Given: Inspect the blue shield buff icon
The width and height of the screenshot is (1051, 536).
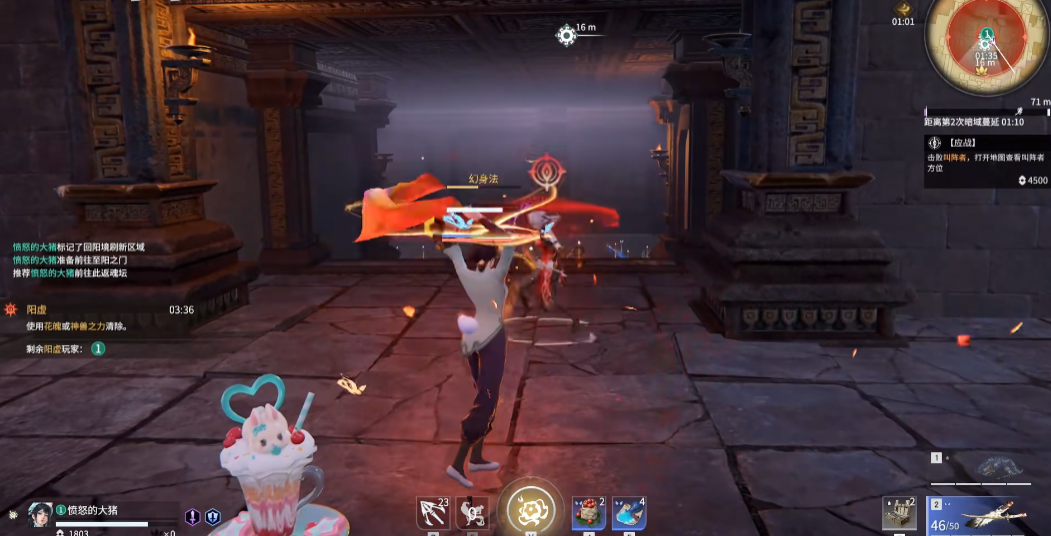Looking at the screenshot, I should [212, 517].
